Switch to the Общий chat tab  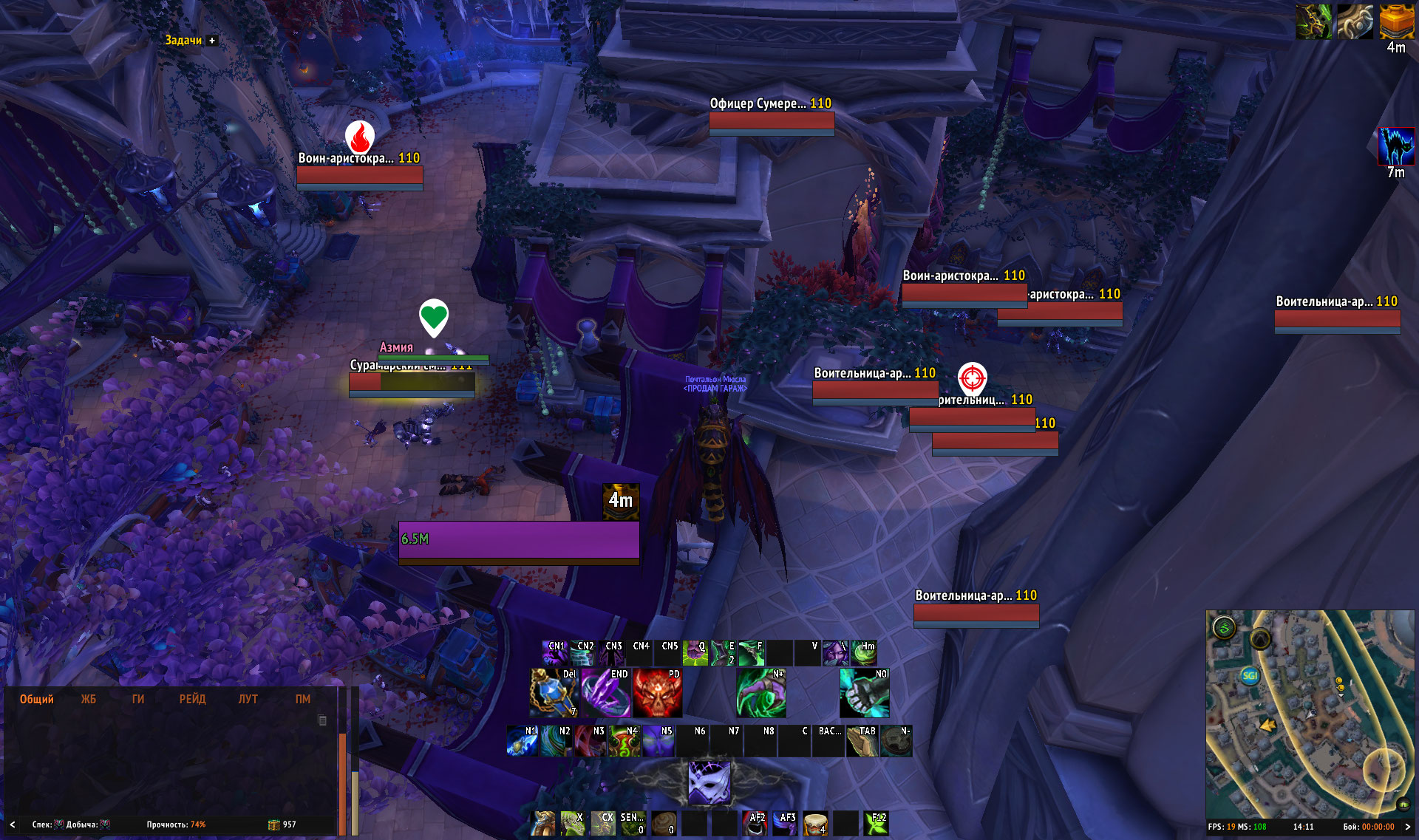[x=36, y=699]
